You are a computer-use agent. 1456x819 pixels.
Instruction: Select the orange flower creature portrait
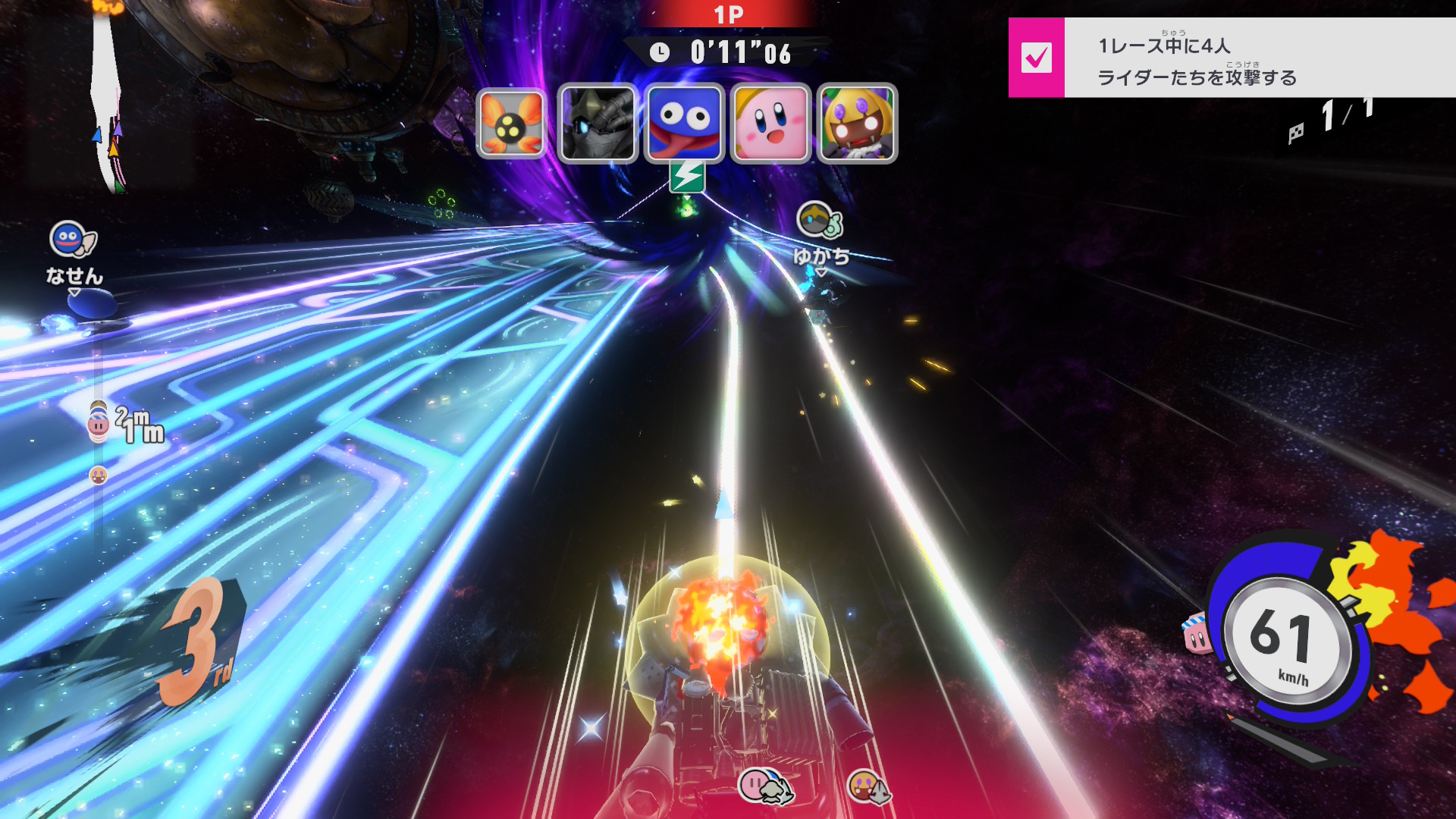(x=511, y=124)
